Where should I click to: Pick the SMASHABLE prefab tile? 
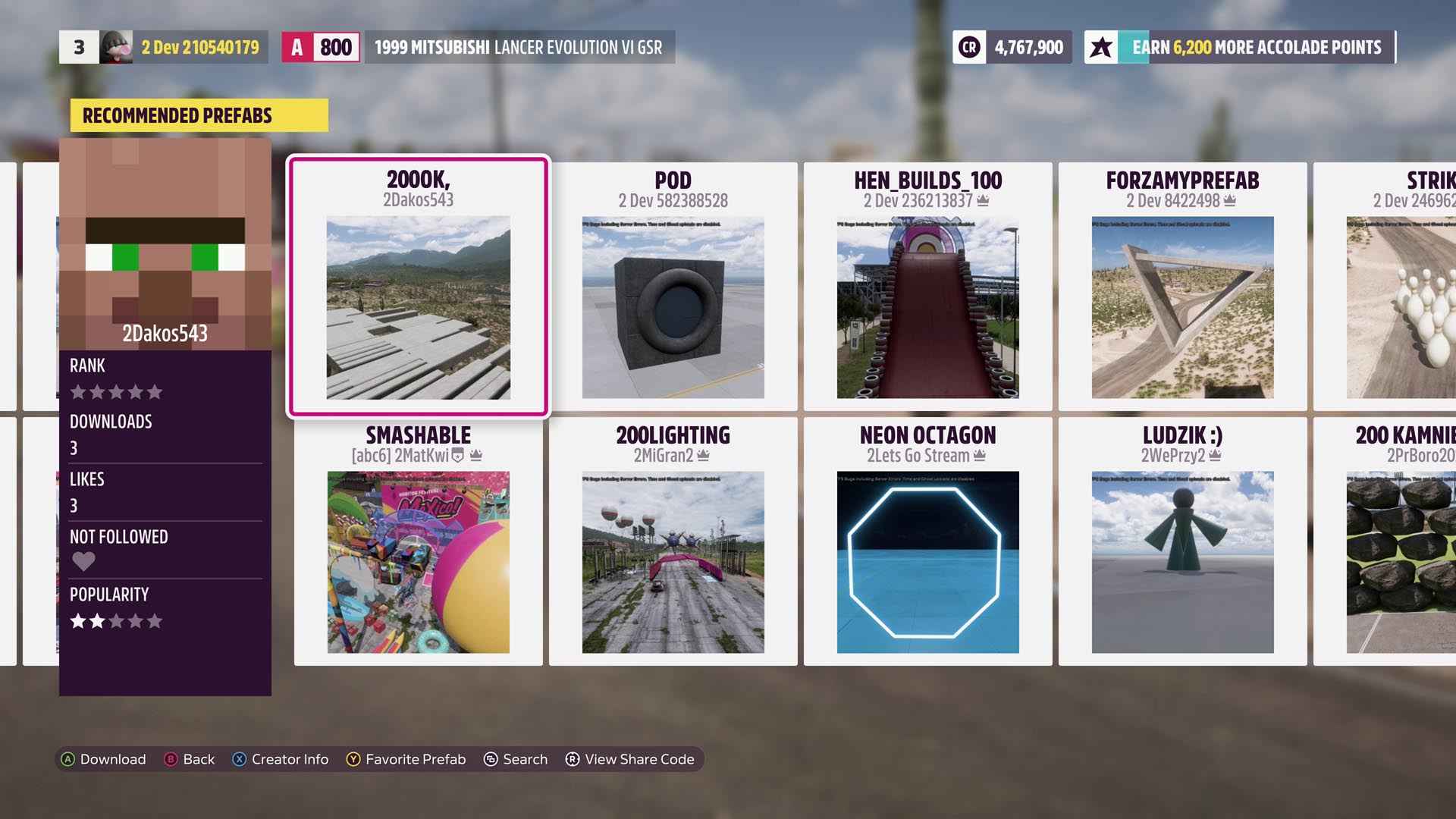[x=418, y=541]
